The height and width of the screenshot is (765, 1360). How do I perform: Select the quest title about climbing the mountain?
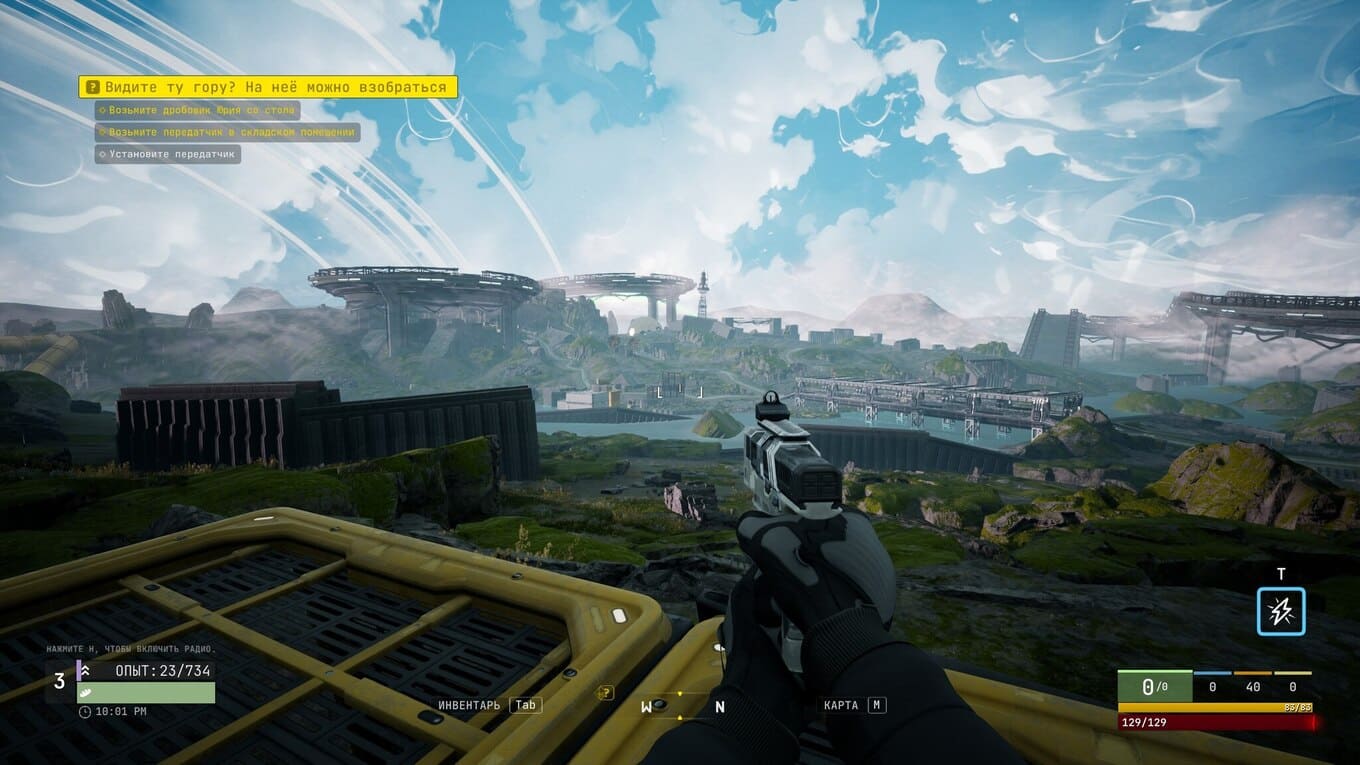point(268,87)
